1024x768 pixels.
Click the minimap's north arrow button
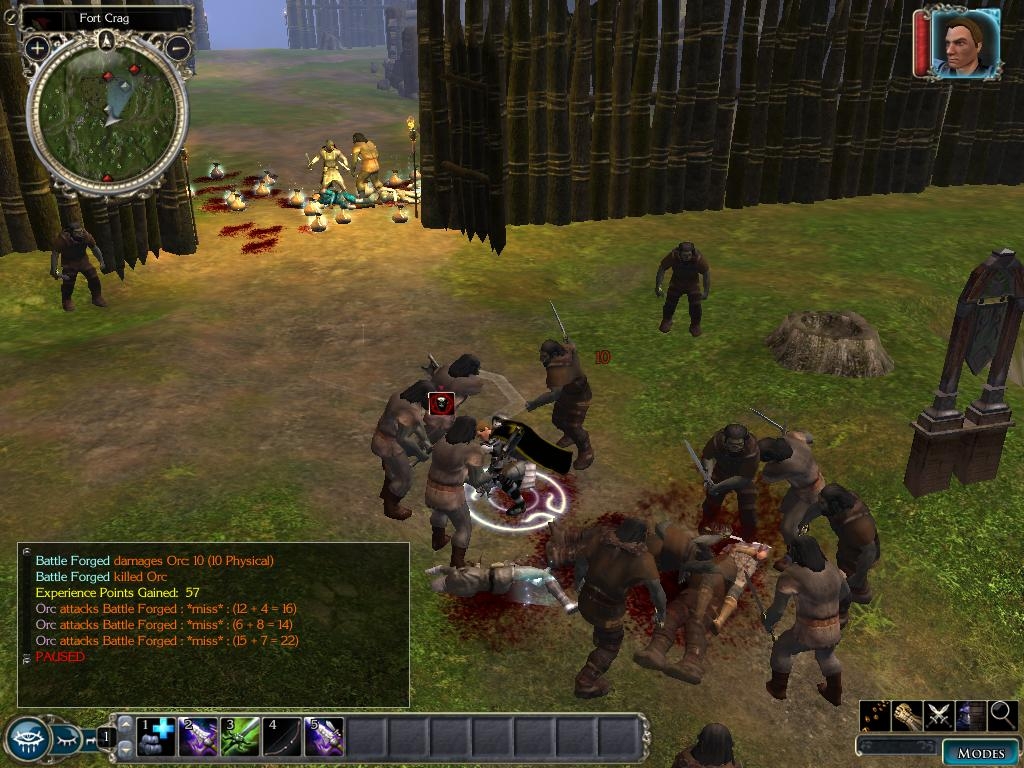pos(107,40)
